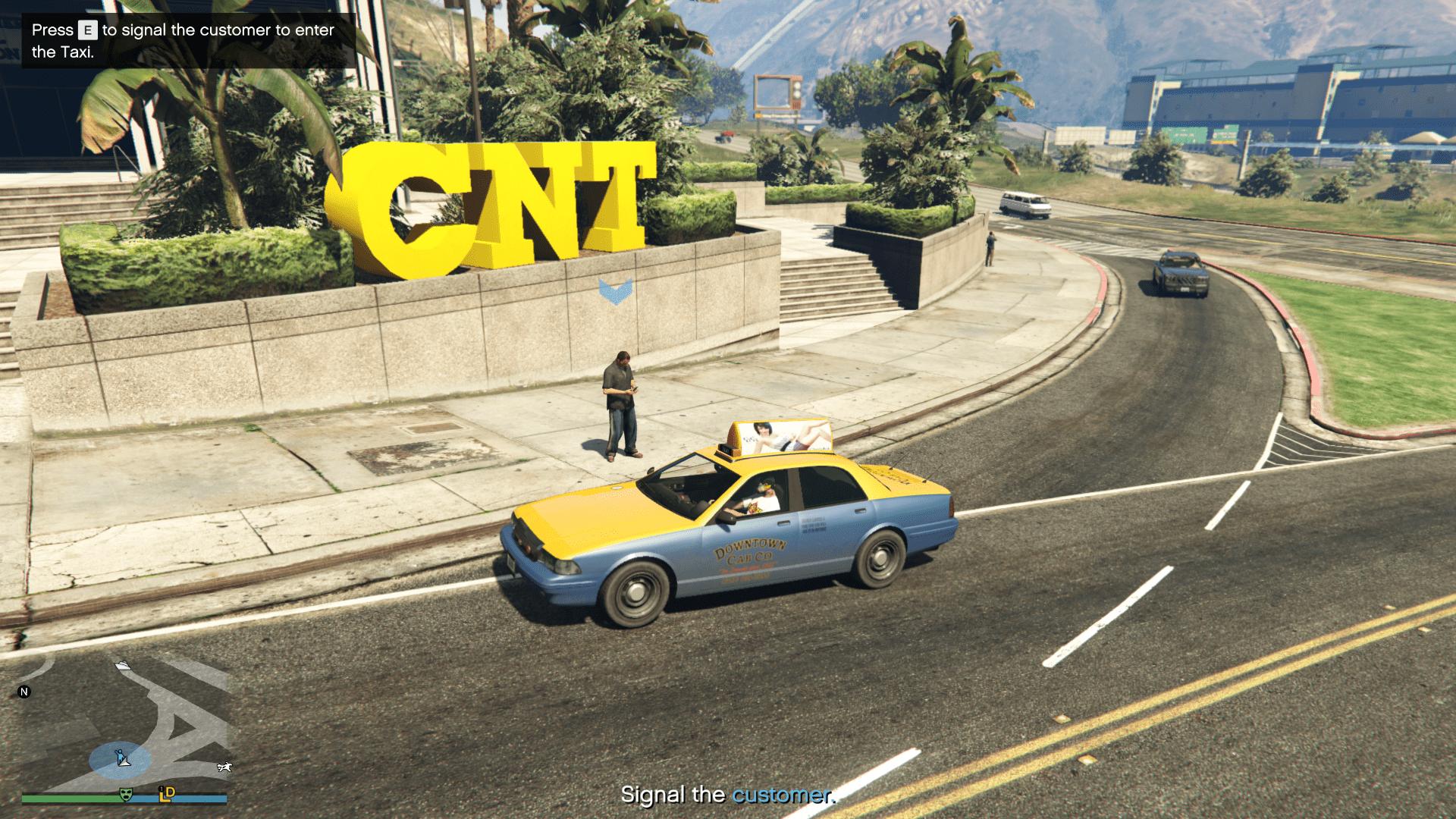Click the N compass indicator on the minimap

click(x=24, y=692)
